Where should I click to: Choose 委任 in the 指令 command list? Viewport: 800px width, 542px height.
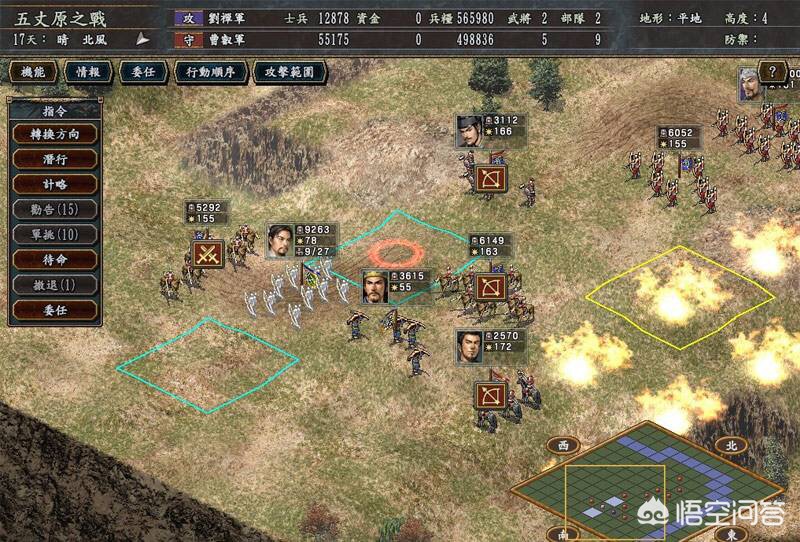tap(54, 309)
